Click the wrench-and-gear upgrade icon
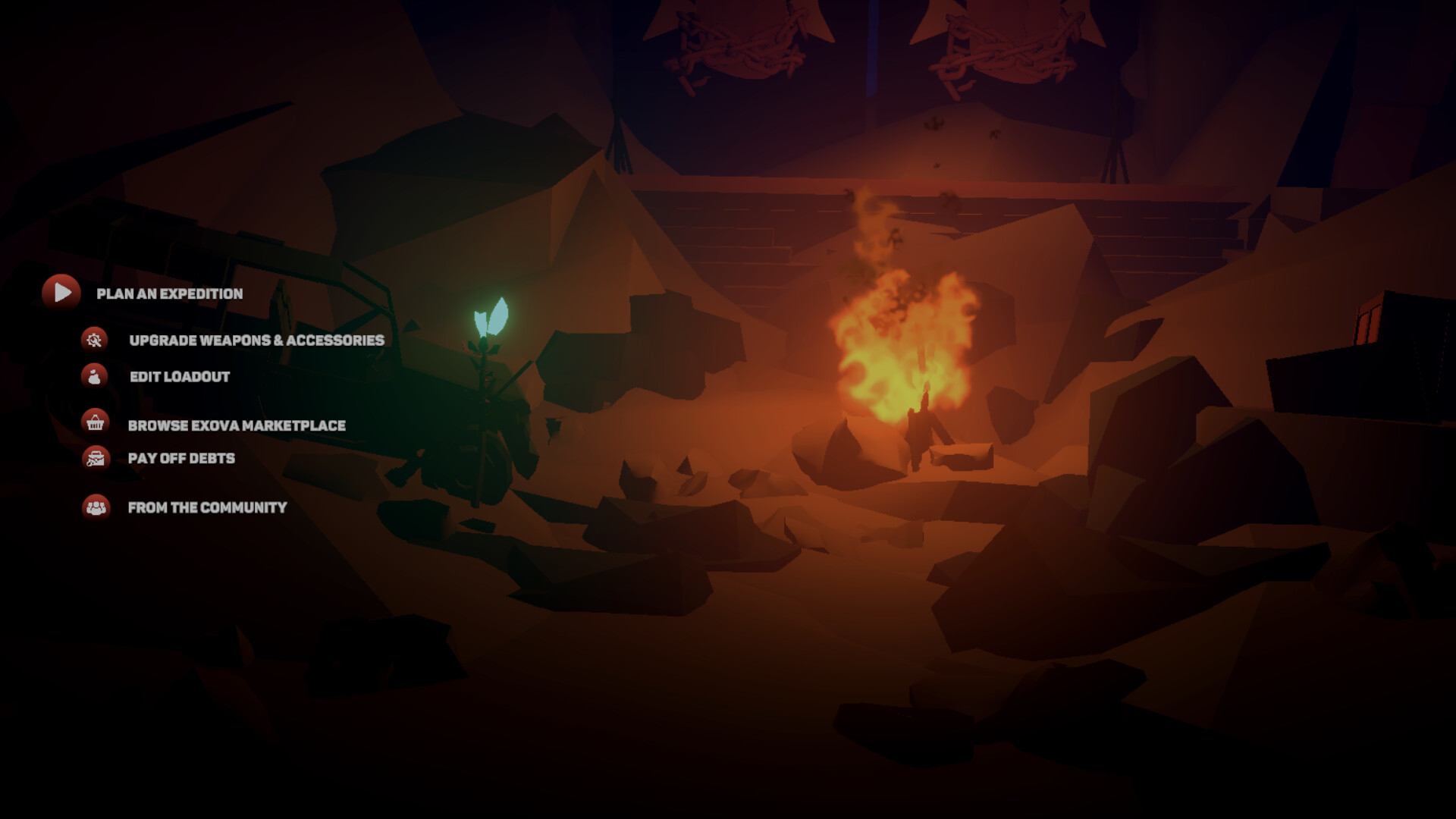The height and width of the screenshot is (819, 1456). [x=94, y=340]
